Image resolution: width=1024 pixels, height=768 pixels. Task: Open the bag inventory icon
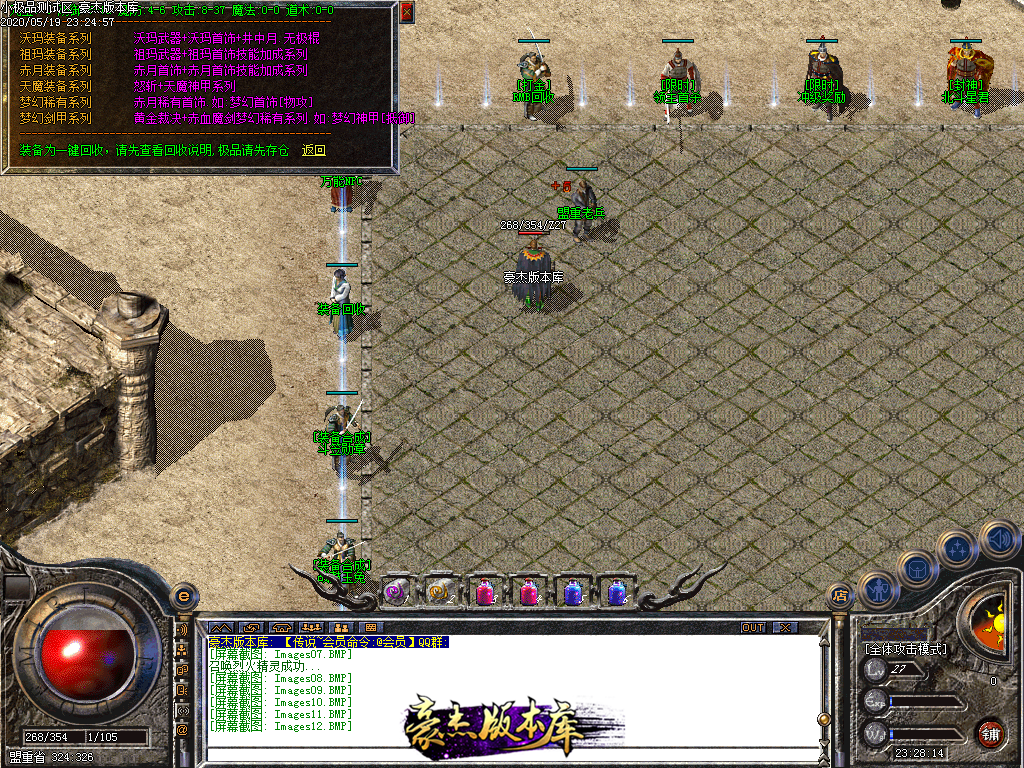point(916,569)
